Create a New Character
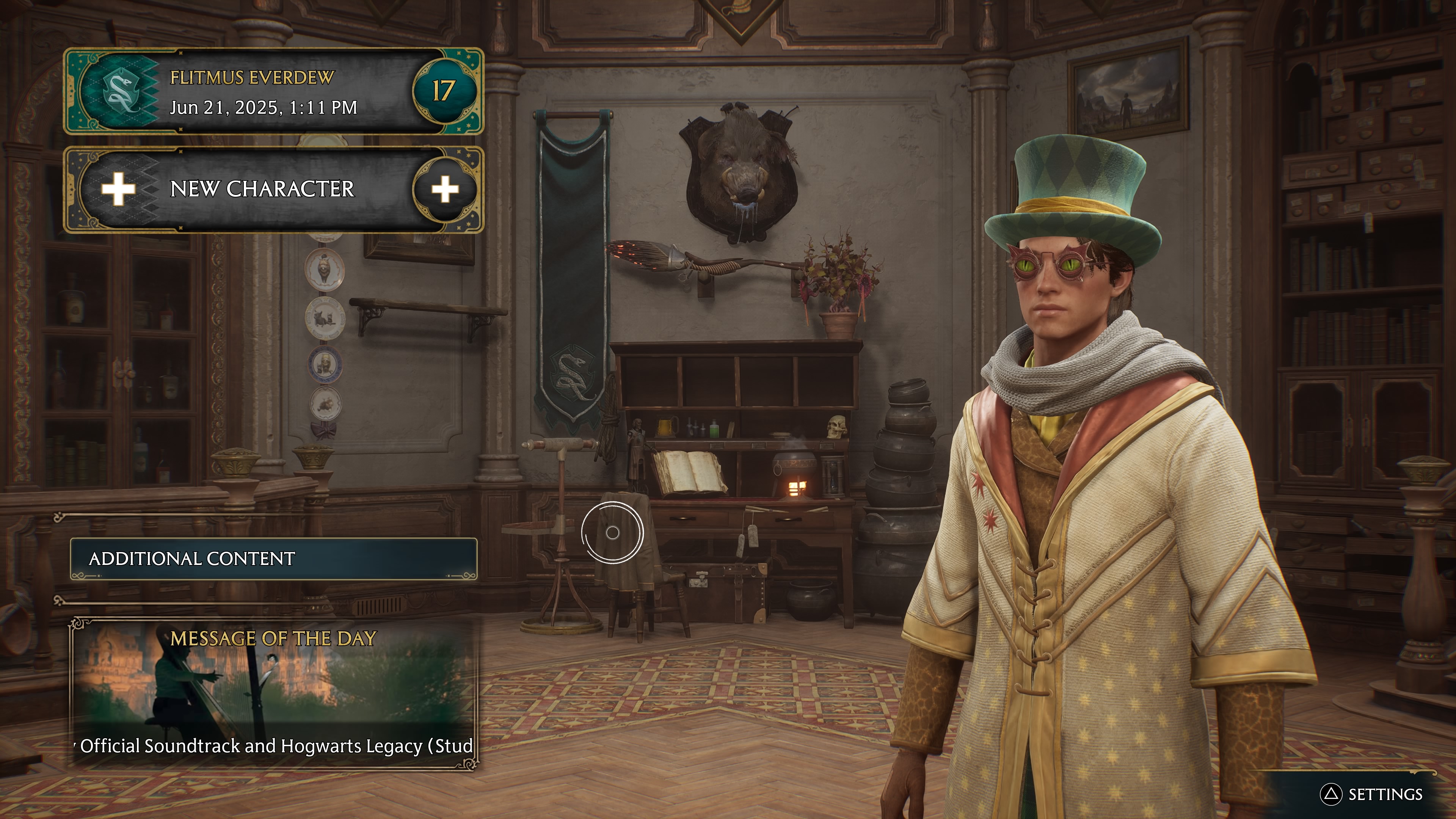 click(273, 189)
